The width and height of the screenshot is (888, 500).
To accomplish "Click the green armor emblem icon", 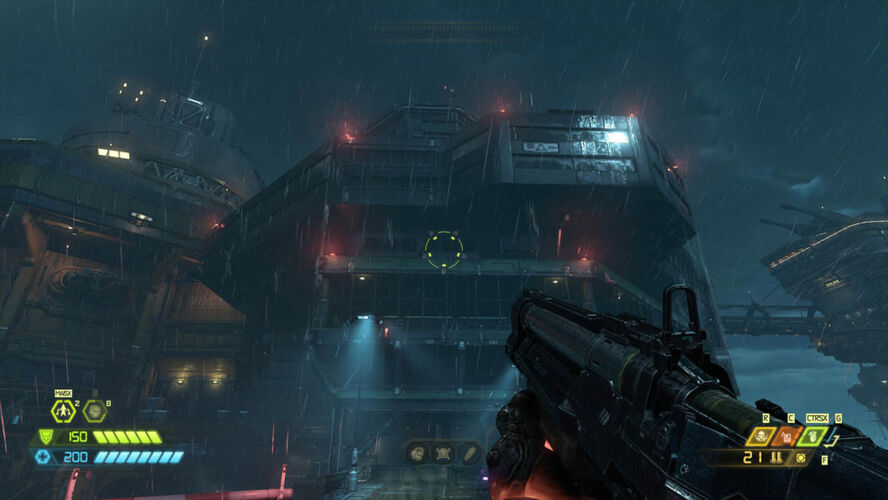I will click(x=45, y=437).
